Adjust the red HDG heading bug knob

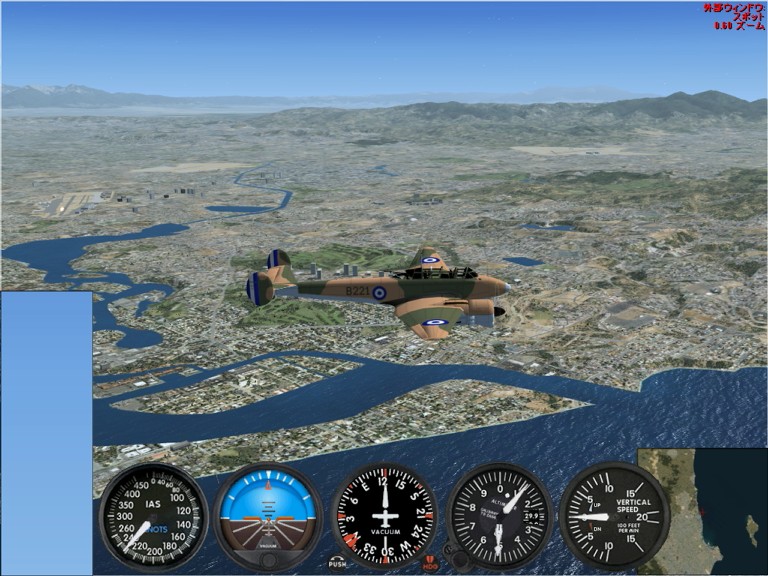click(430, 564)
